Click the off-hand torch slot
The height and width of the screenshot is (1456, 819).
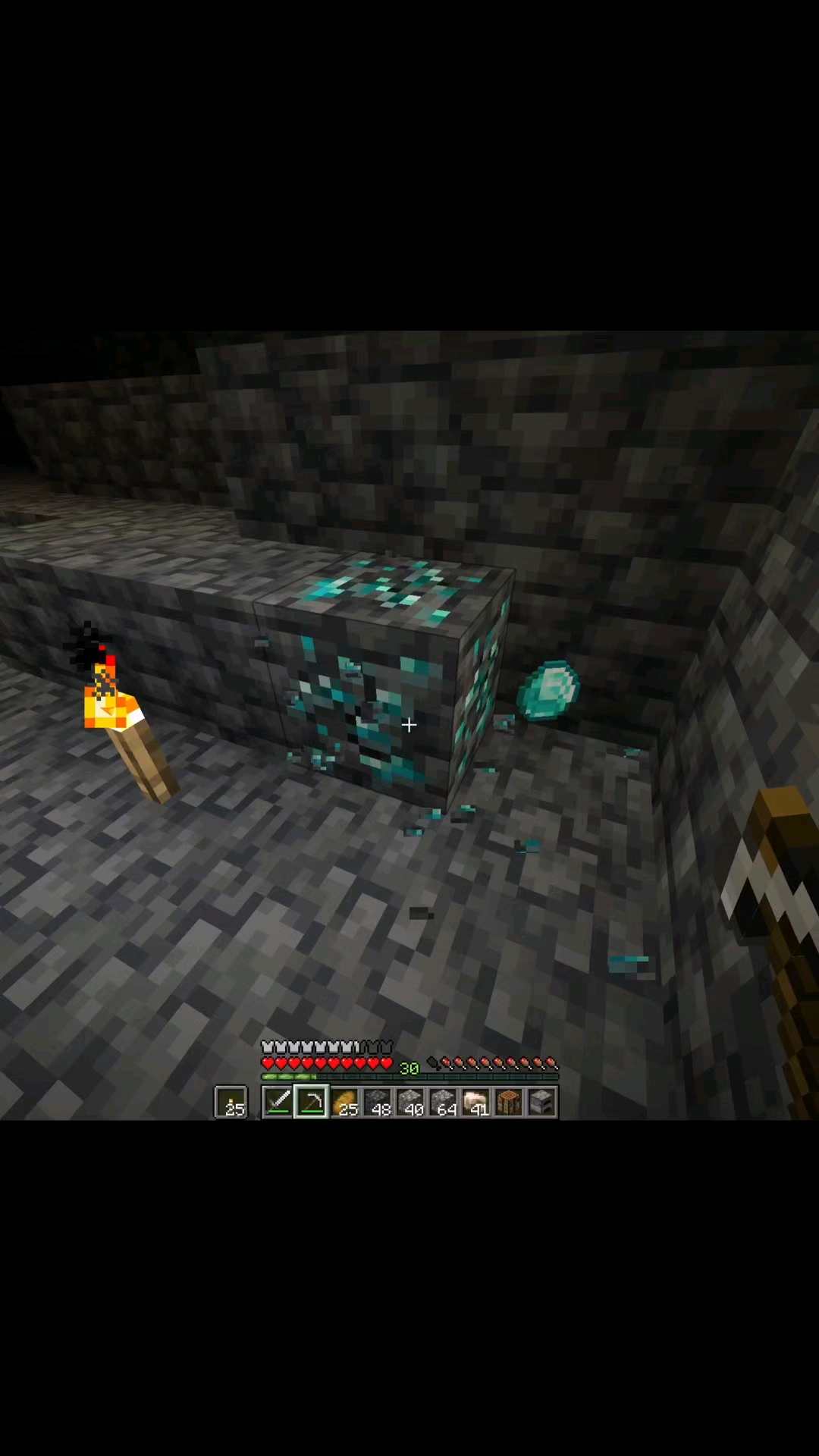[231, 1102]
